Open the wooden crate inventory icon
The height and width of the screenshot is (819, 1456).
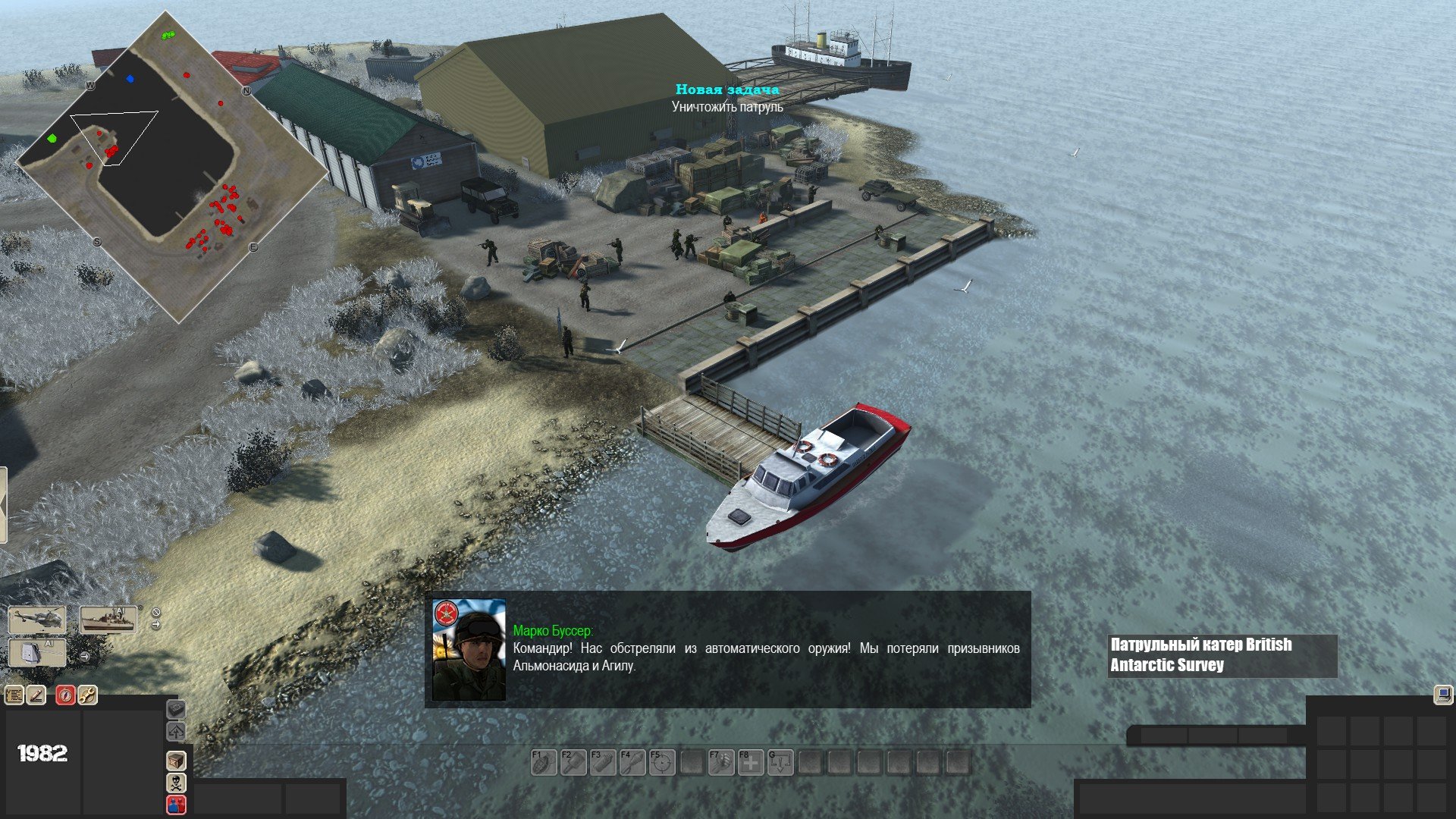click(176, 760)
